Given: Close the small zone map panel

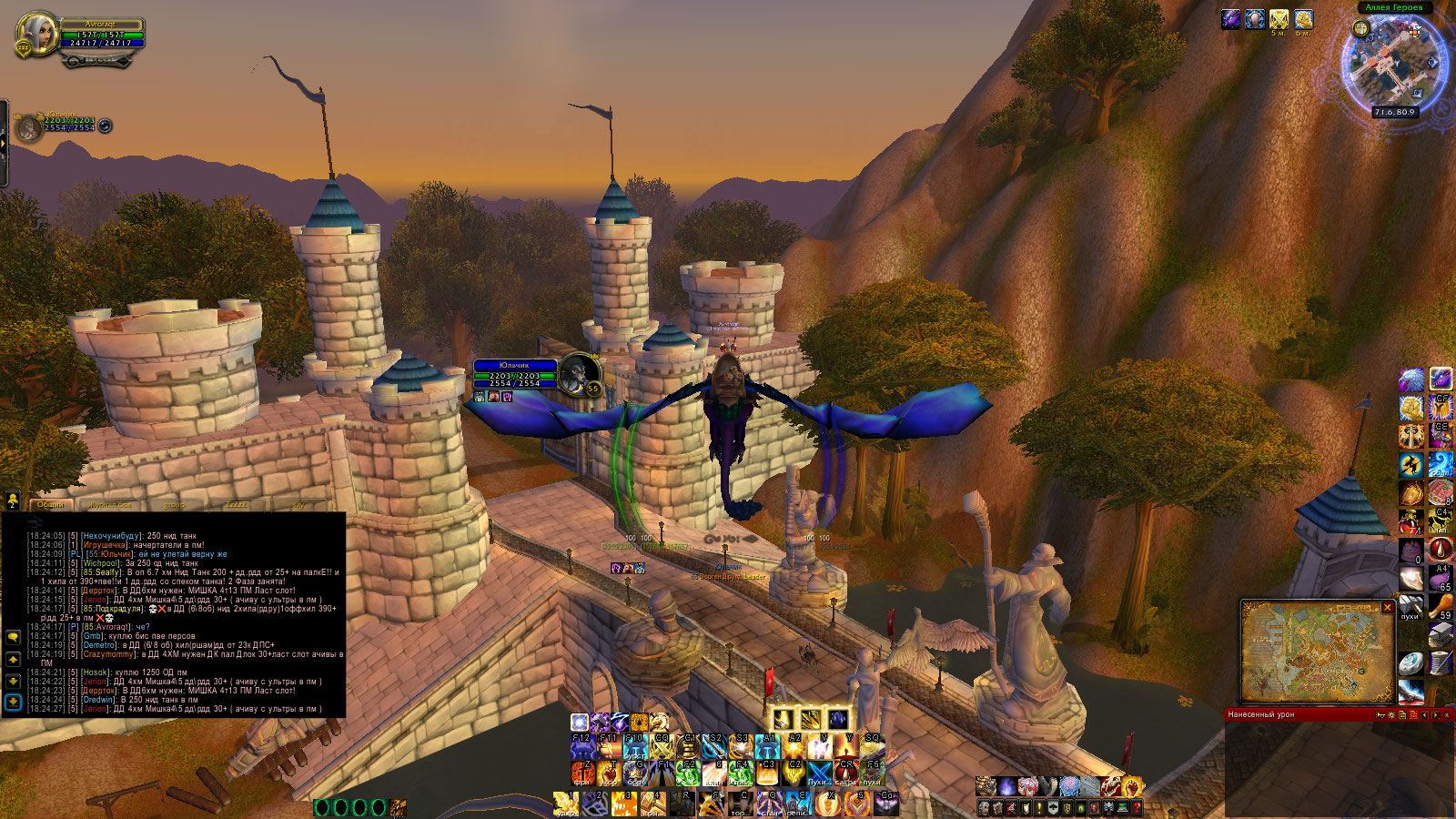Looking at the screenshot, I should (1388, 607).
